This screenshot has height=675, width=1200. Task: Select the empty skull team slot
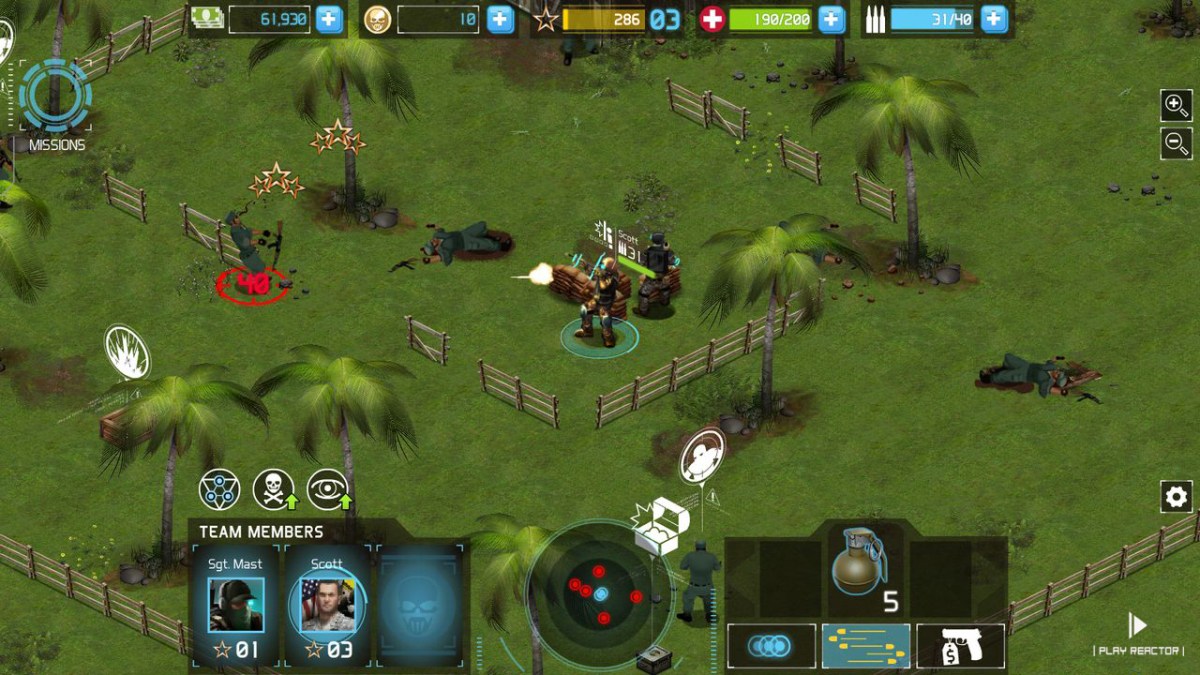point(419,604)
